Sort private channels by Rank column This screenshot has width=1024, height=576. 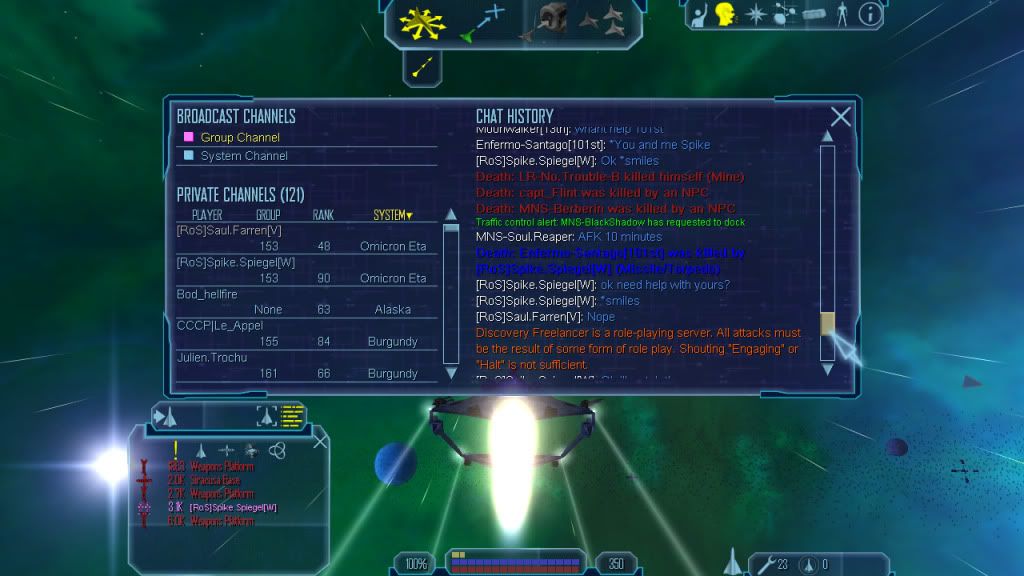click(323, 215)
